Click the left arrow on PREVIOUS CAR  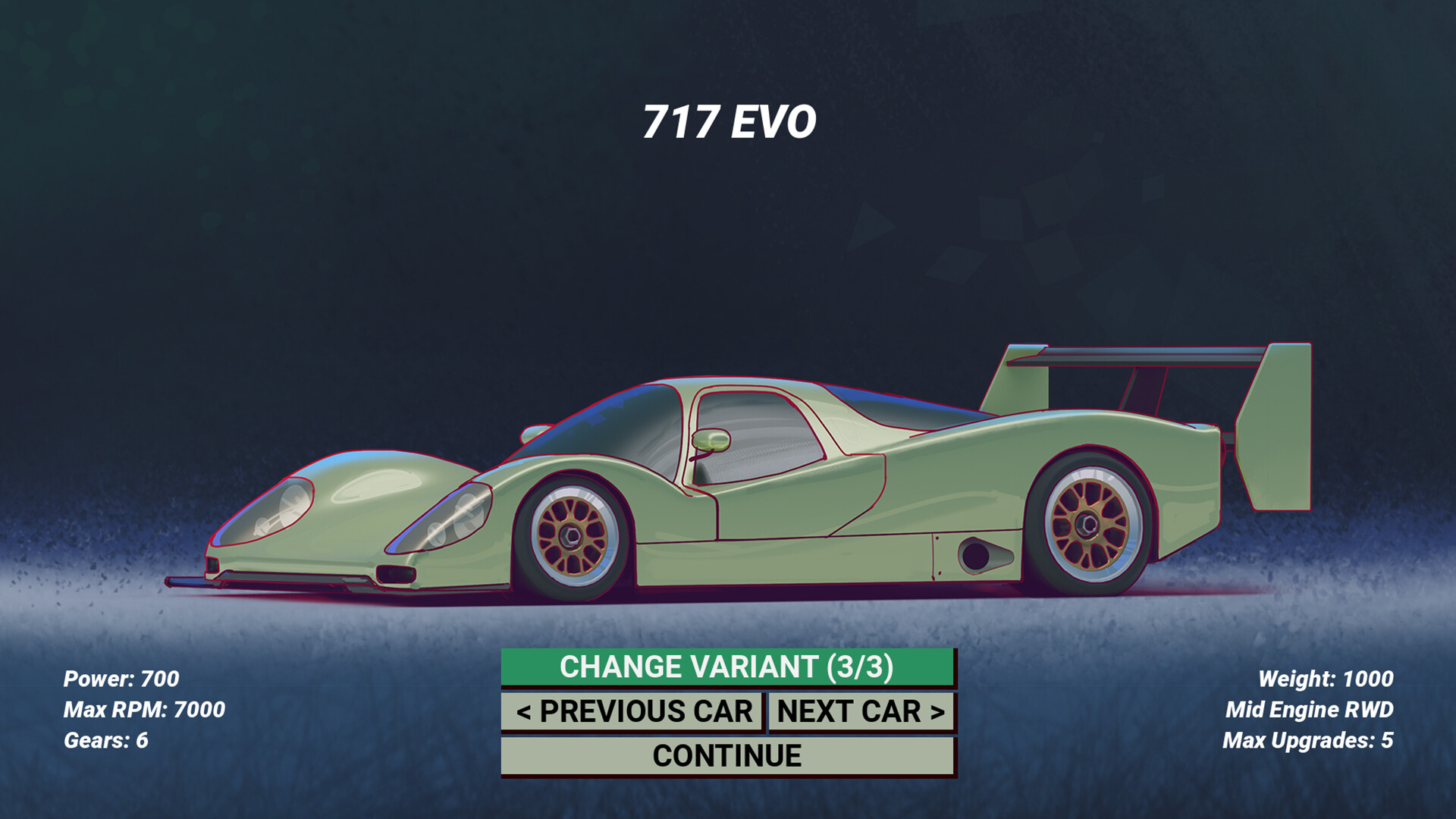click(x=525, y=712)
